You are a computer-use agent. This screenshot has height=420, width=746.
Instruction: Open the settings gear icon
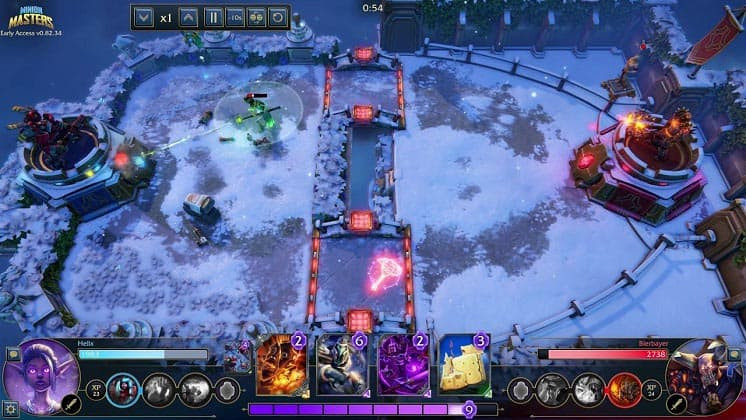10,407
